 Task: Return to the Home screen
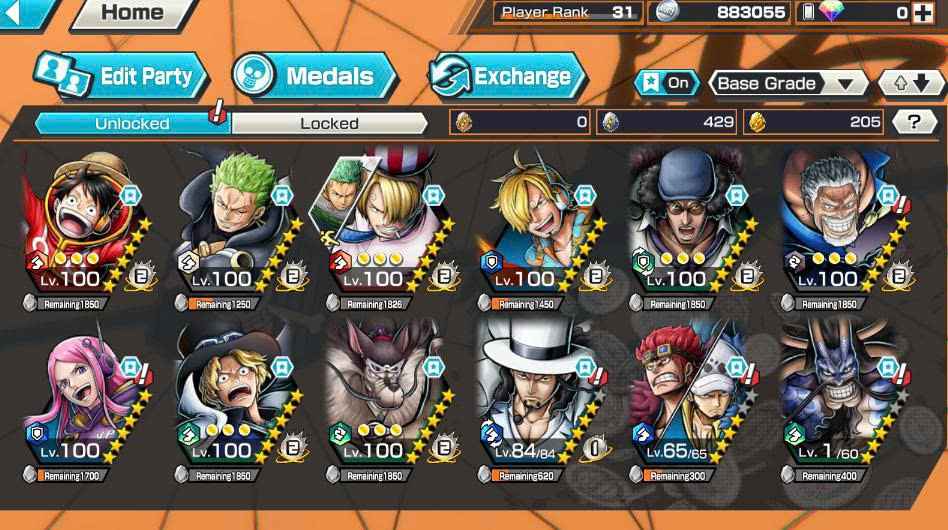133,13
